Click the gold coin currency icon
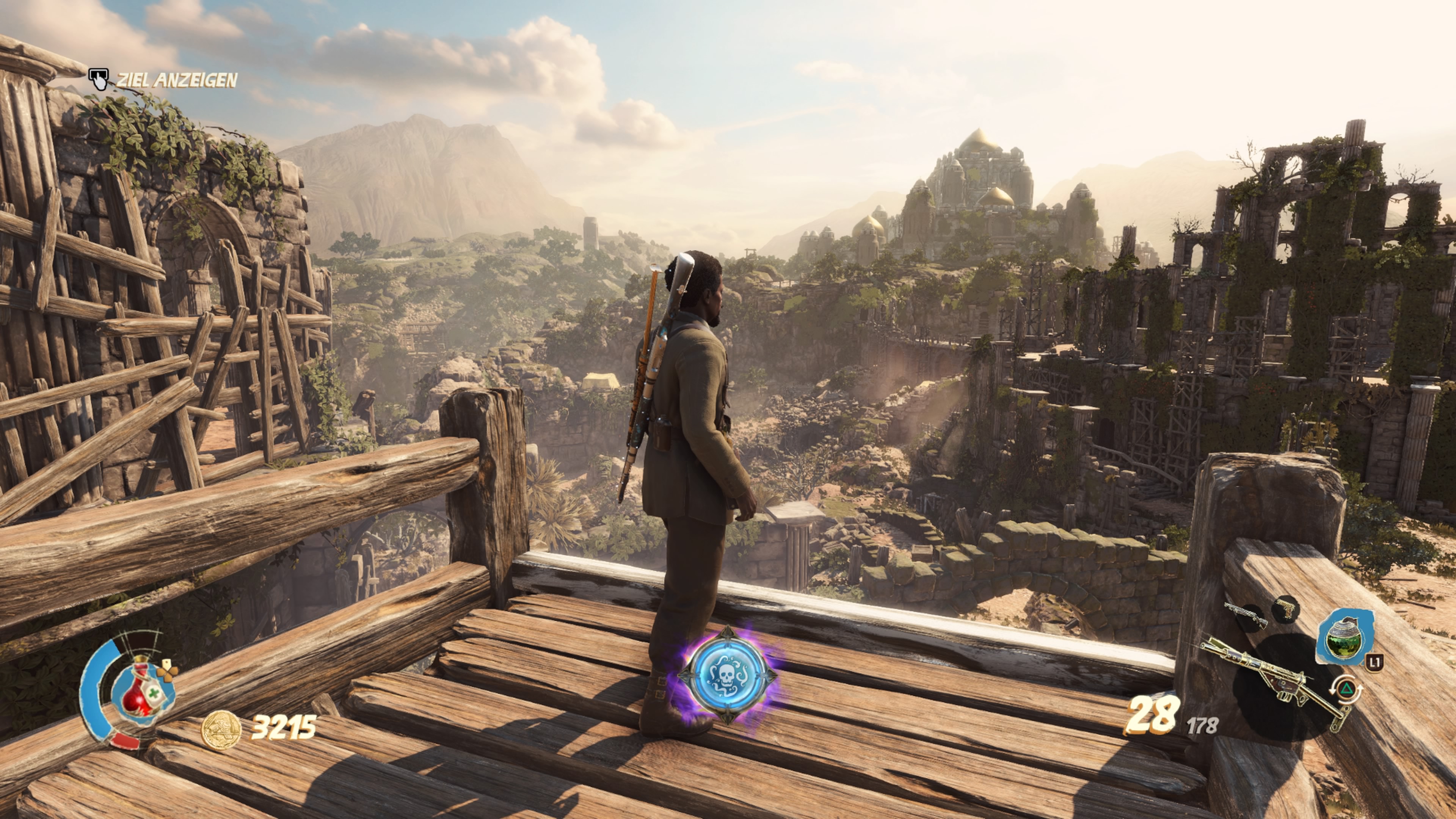1456x819 pixels. [221, 730]
